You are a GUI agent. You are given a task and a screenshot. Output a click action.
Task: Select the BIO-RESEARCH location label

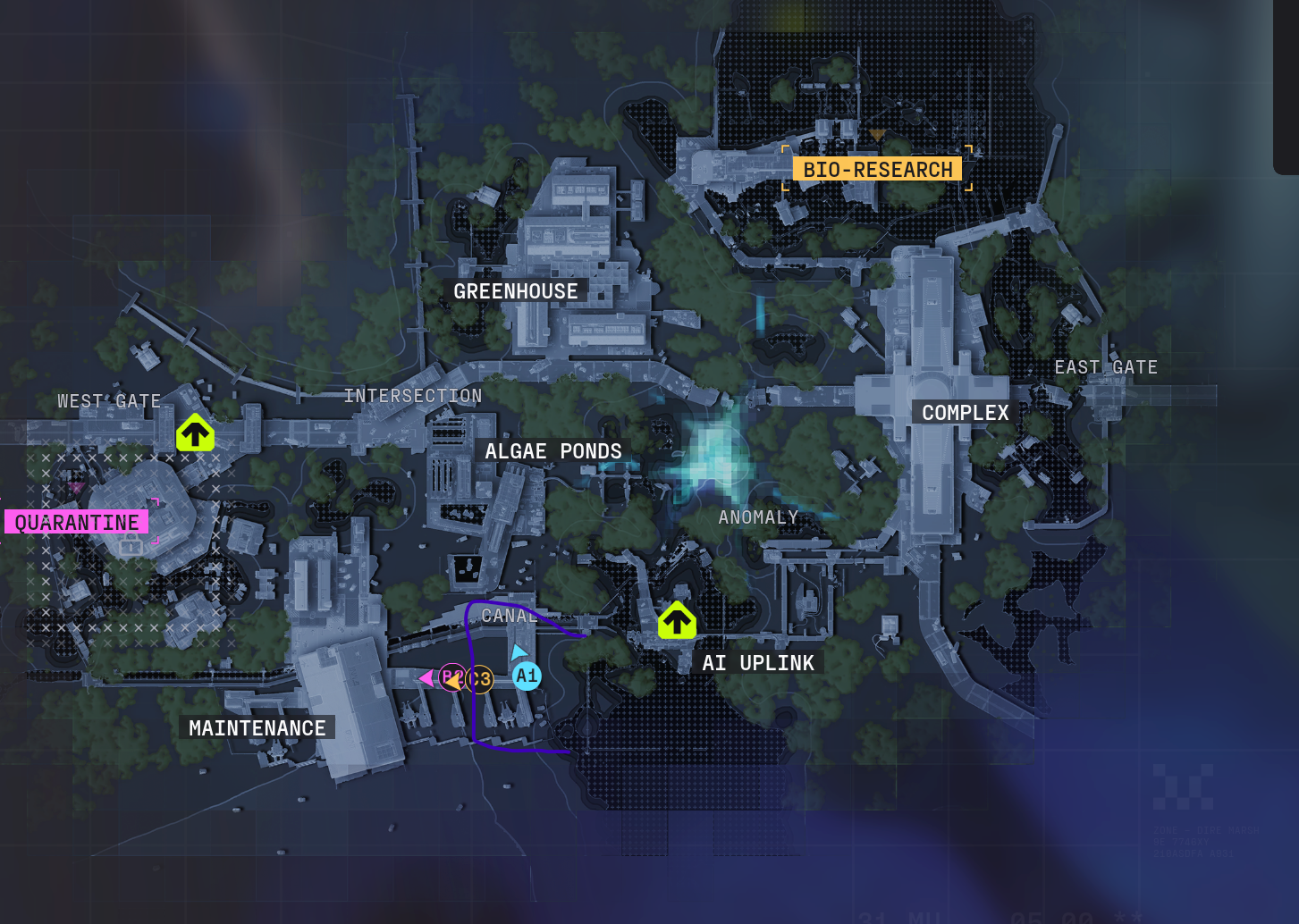click(877, 169)
